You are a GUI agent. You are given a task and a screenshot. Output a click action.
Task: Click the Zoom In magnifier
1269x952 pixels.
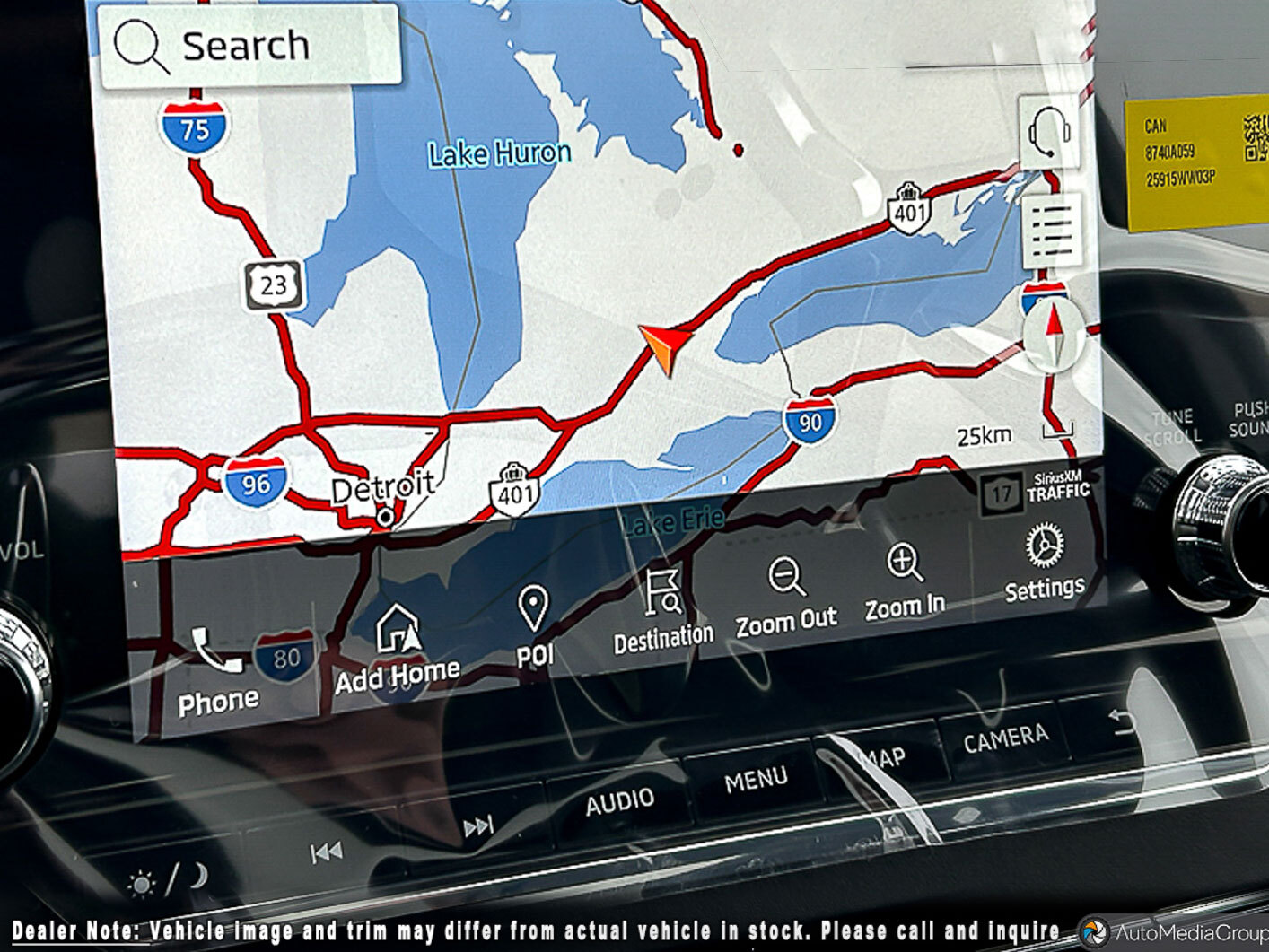click(x=905, y=581)
